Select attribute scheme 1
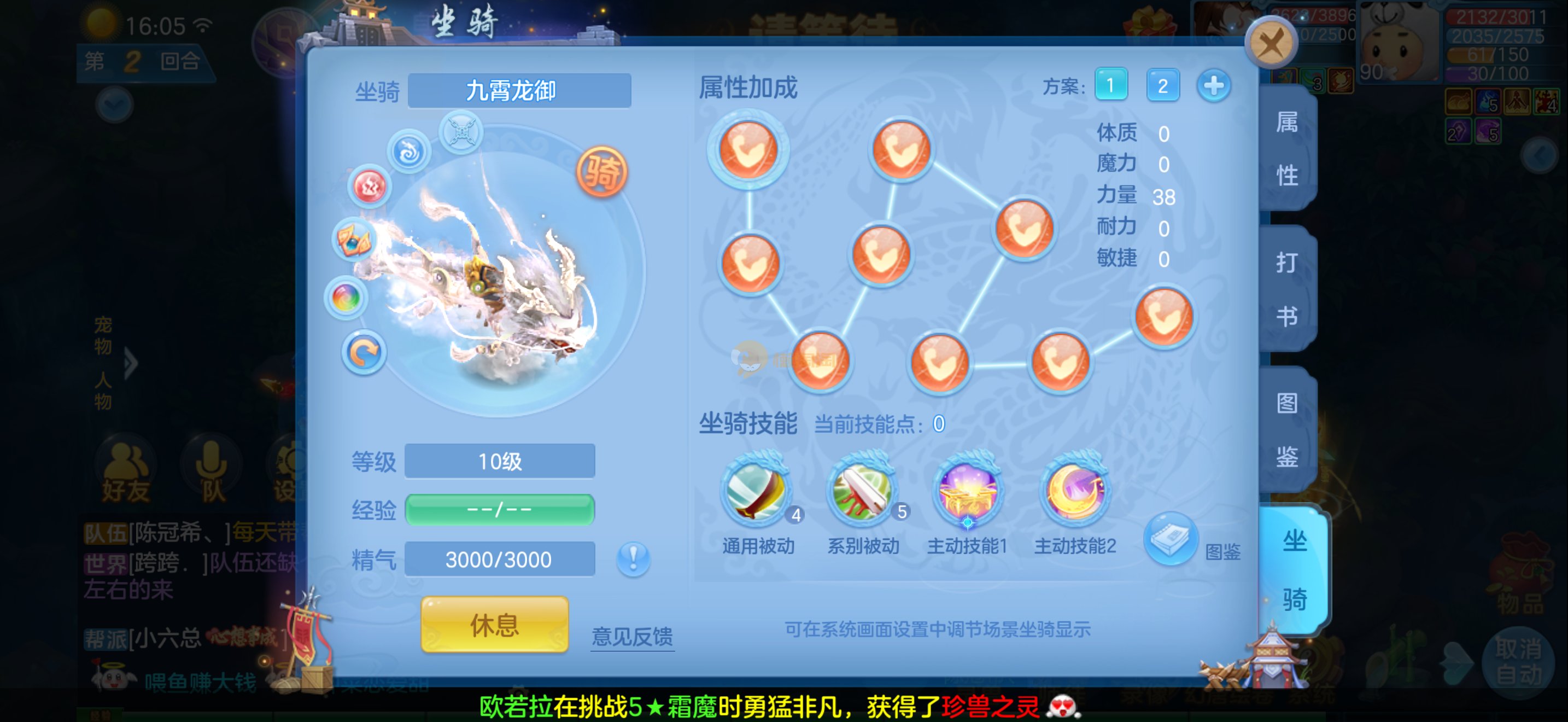Image resolution: width=1568 pixels, height=722 pixels. [1110, 85]
